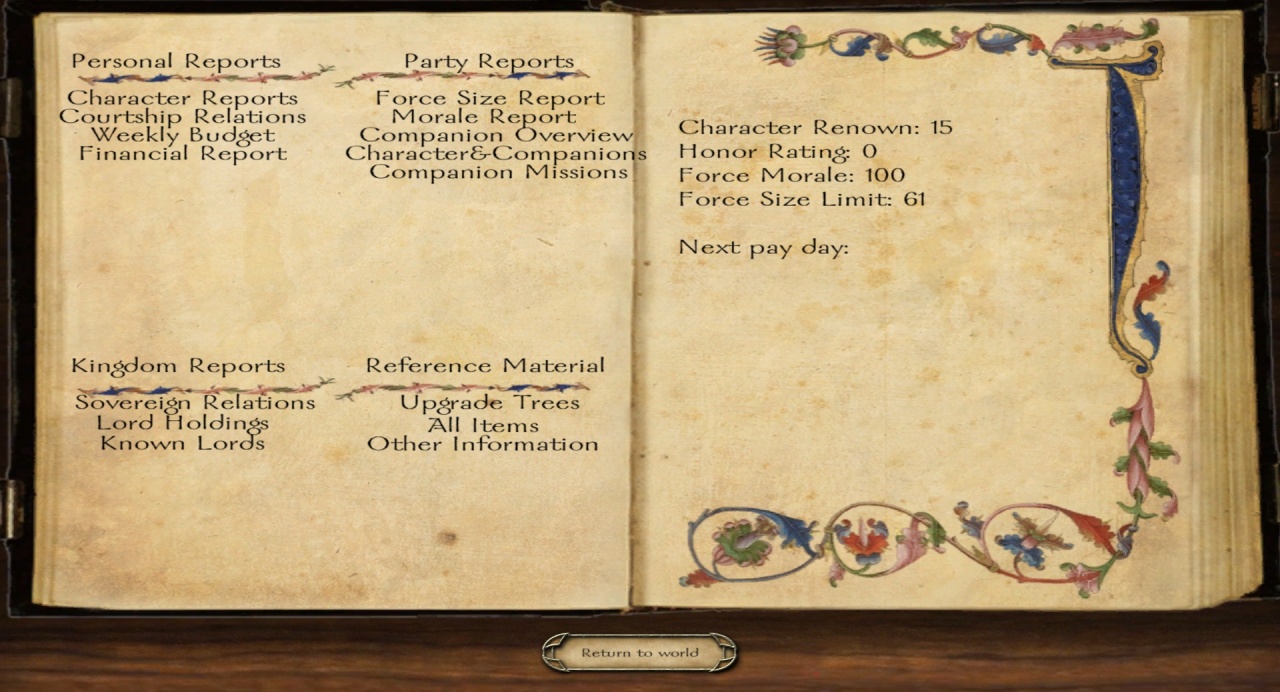
Task: Open Character Reports
Action: [182, 98]
